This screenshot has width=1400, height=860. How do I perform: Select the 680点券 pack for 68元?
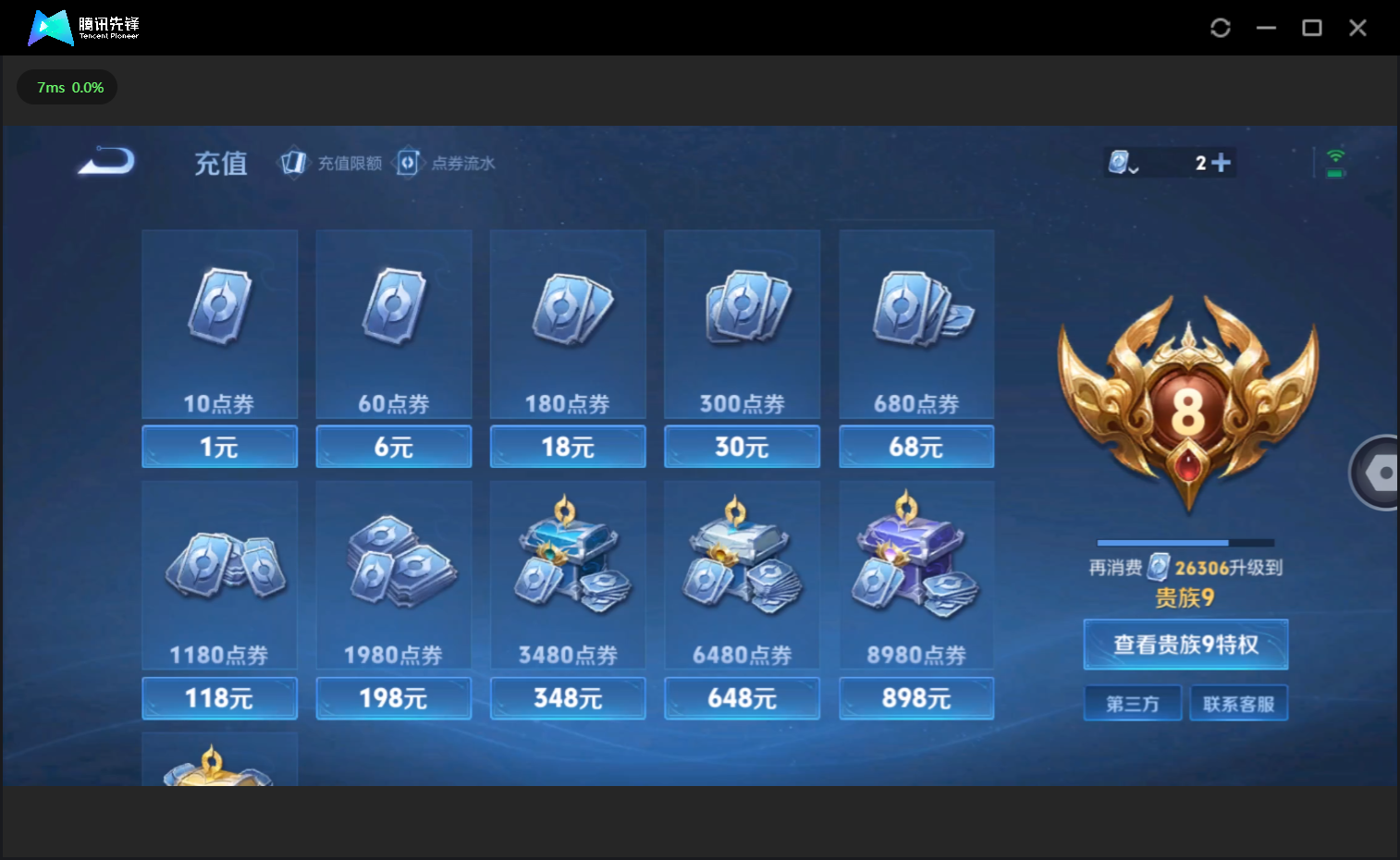point(916,447)
